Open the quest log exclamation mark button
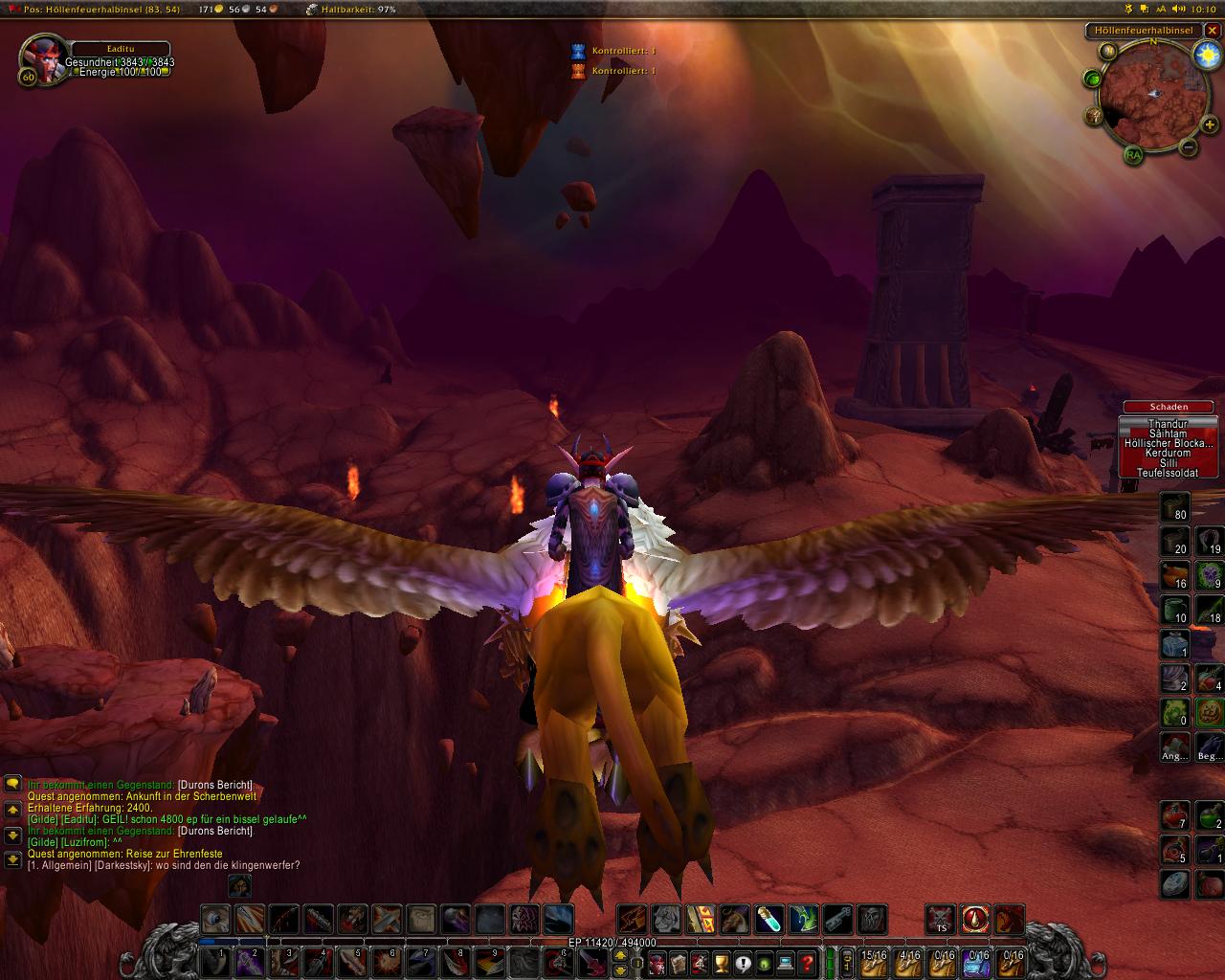Image resolution: width=1225 pixels, height=980 pixels. (x=743, y=962)
